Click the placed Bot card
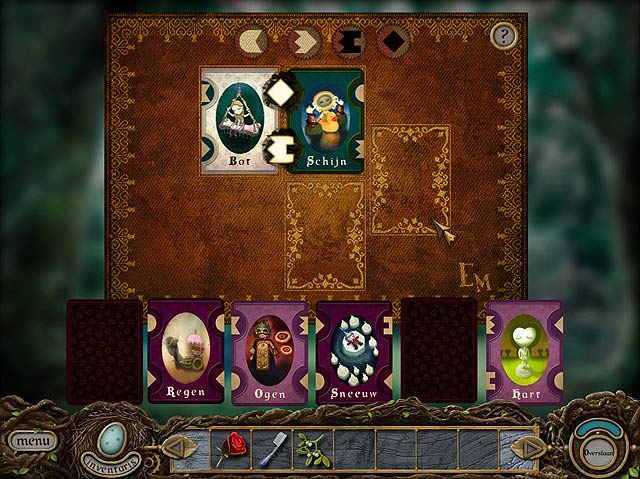Viewport: 640px width, 479px height. tap(238, 121)
